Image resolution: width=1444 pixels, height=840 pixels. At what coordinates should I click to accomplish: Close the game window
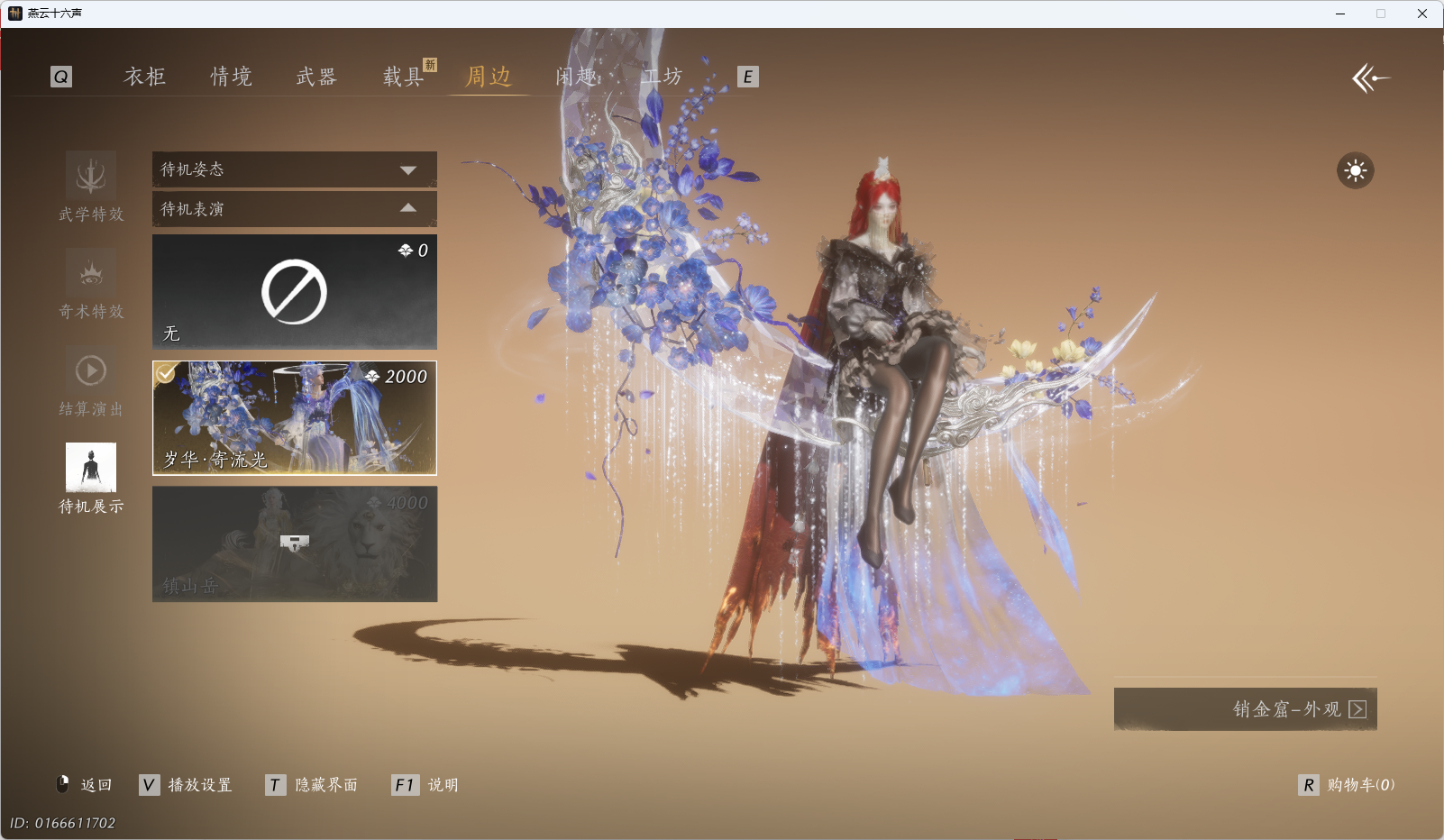coord(1421,14)
